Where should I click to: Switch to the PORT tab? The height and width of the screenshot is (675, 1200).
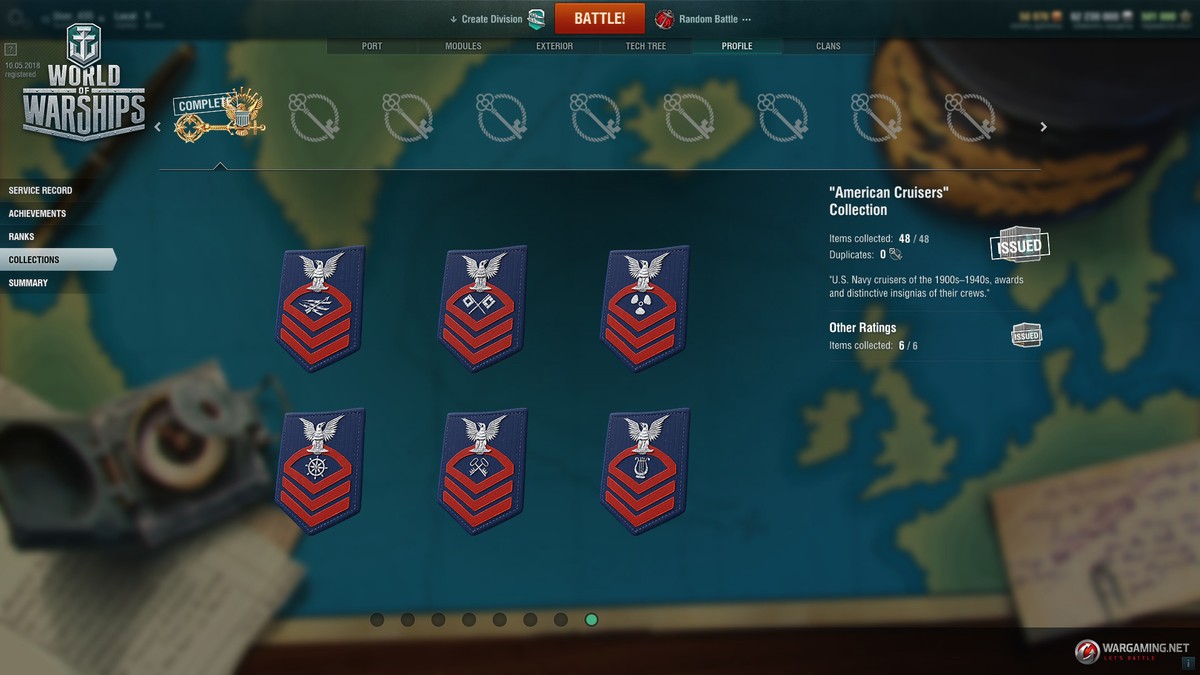[370, 46]
